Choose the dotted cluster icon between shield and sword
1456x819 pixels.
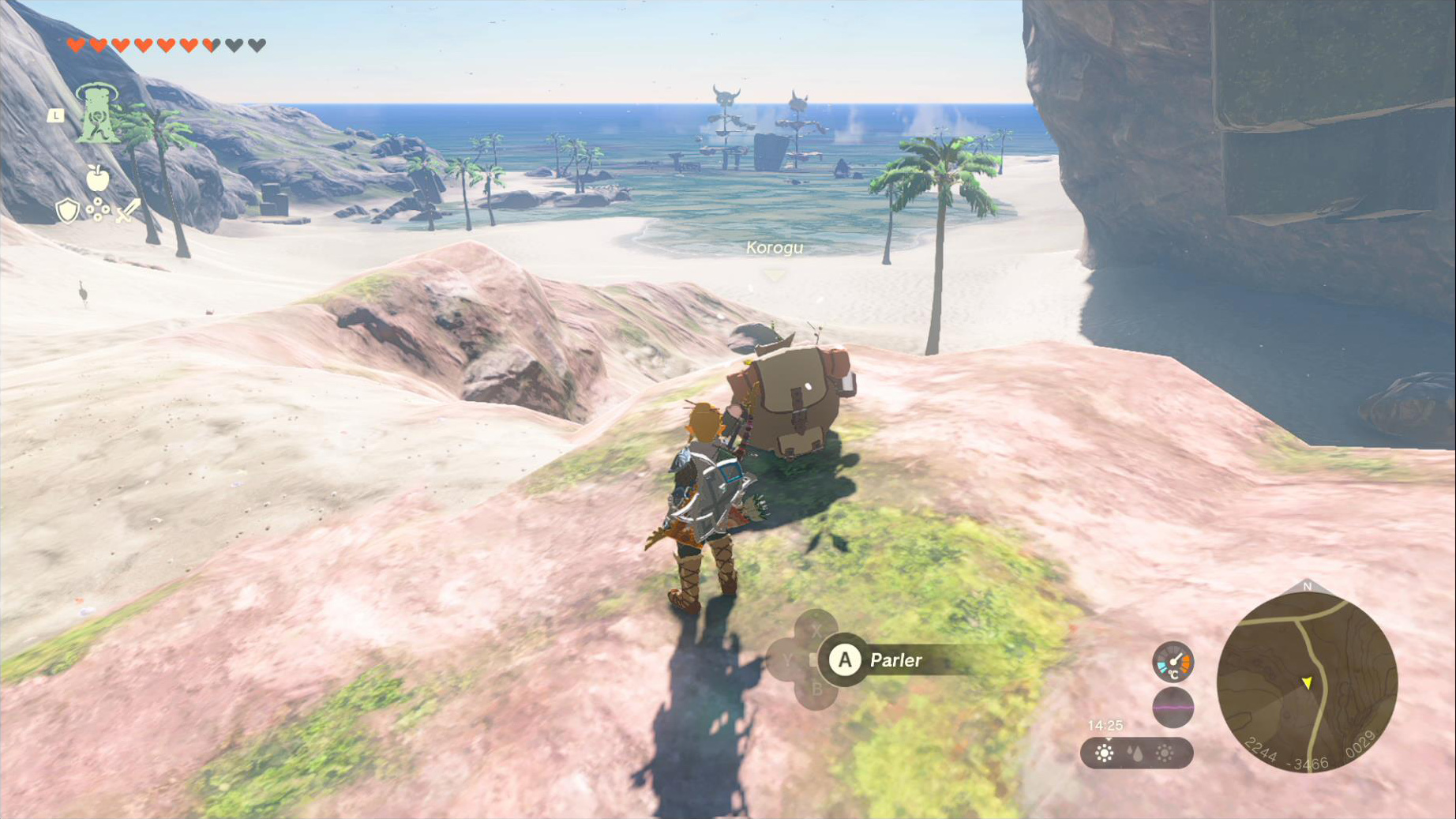pyautogui.click(x=98, y=210)
